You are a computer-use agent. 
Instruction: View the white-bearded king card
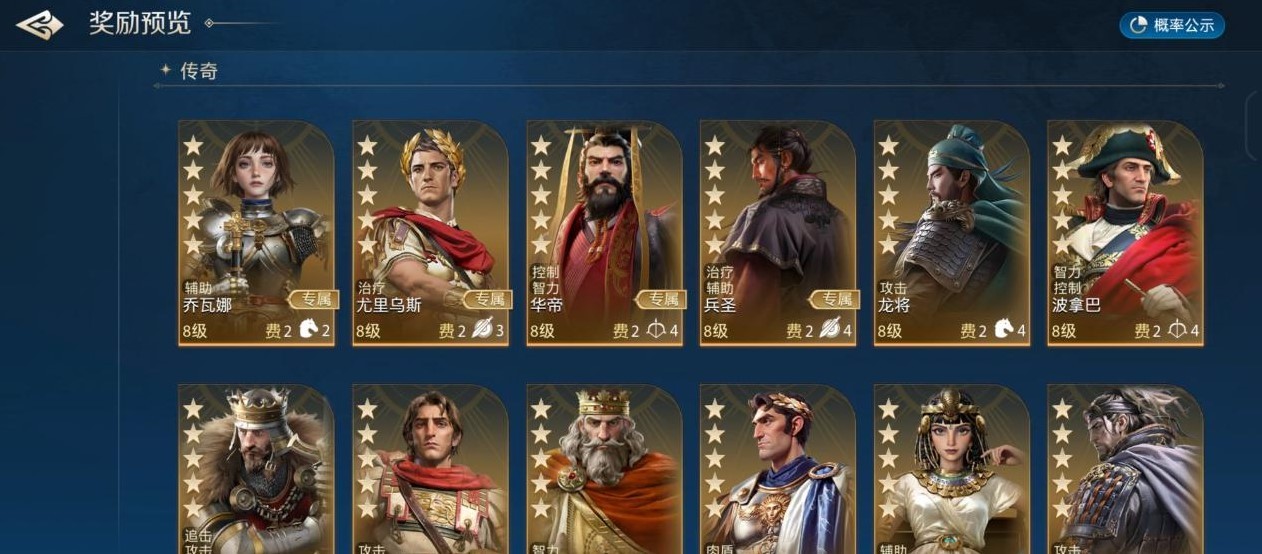pos(604,470)
